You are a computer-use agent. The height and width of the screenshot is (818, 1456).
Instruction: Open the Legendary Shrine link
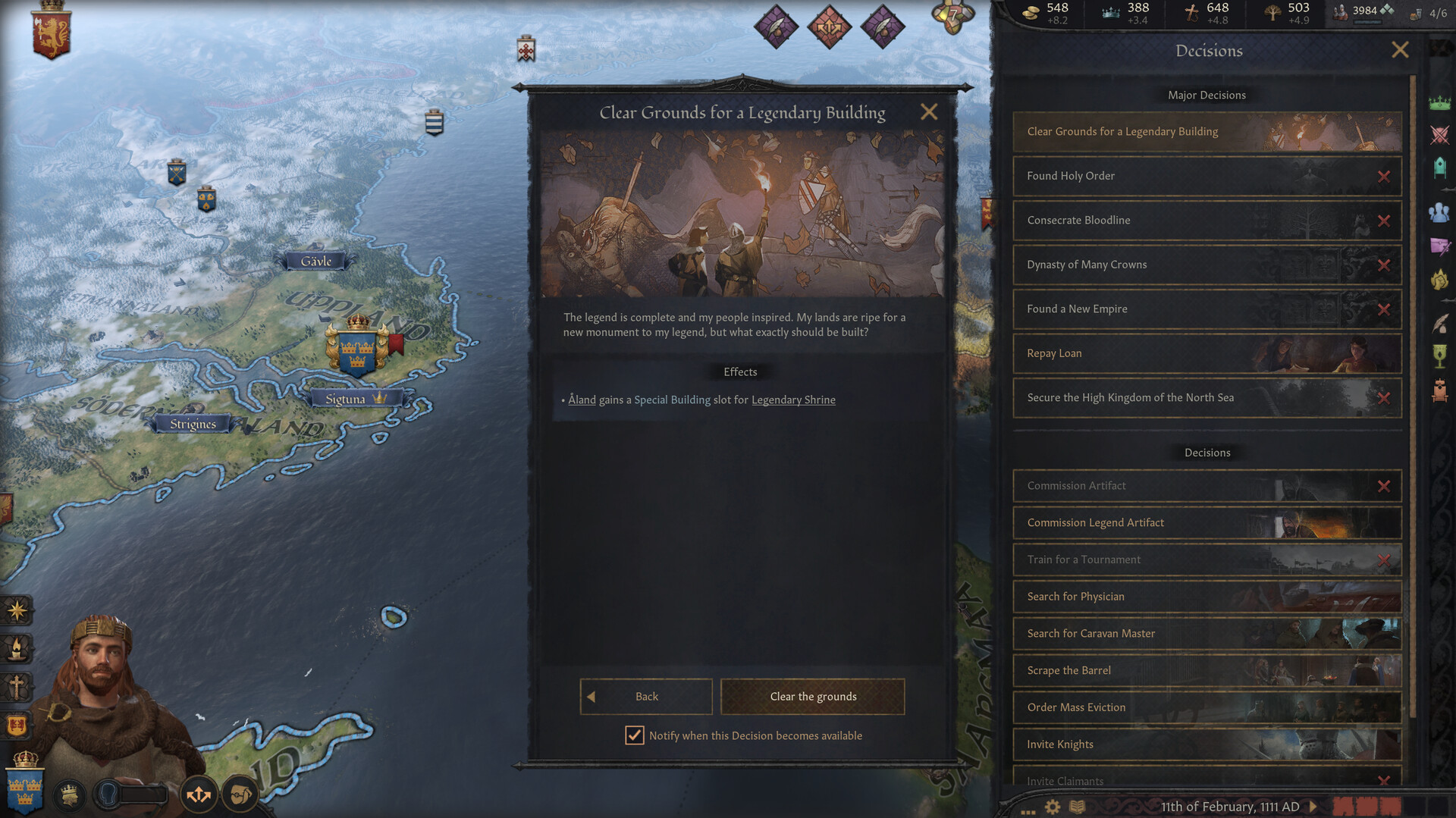(793, 400)
